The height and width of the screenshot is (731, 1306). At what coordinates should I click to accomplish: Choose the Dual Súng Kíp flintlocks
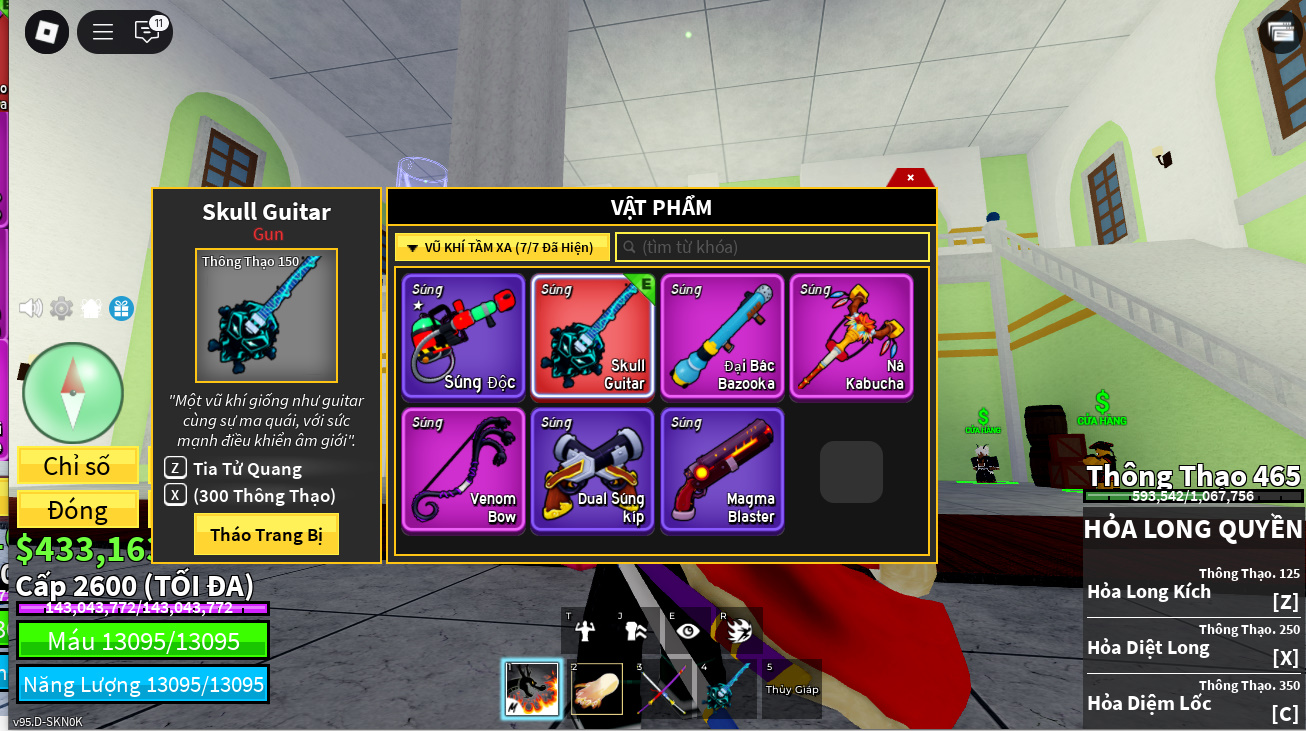(x=592, y=469)
